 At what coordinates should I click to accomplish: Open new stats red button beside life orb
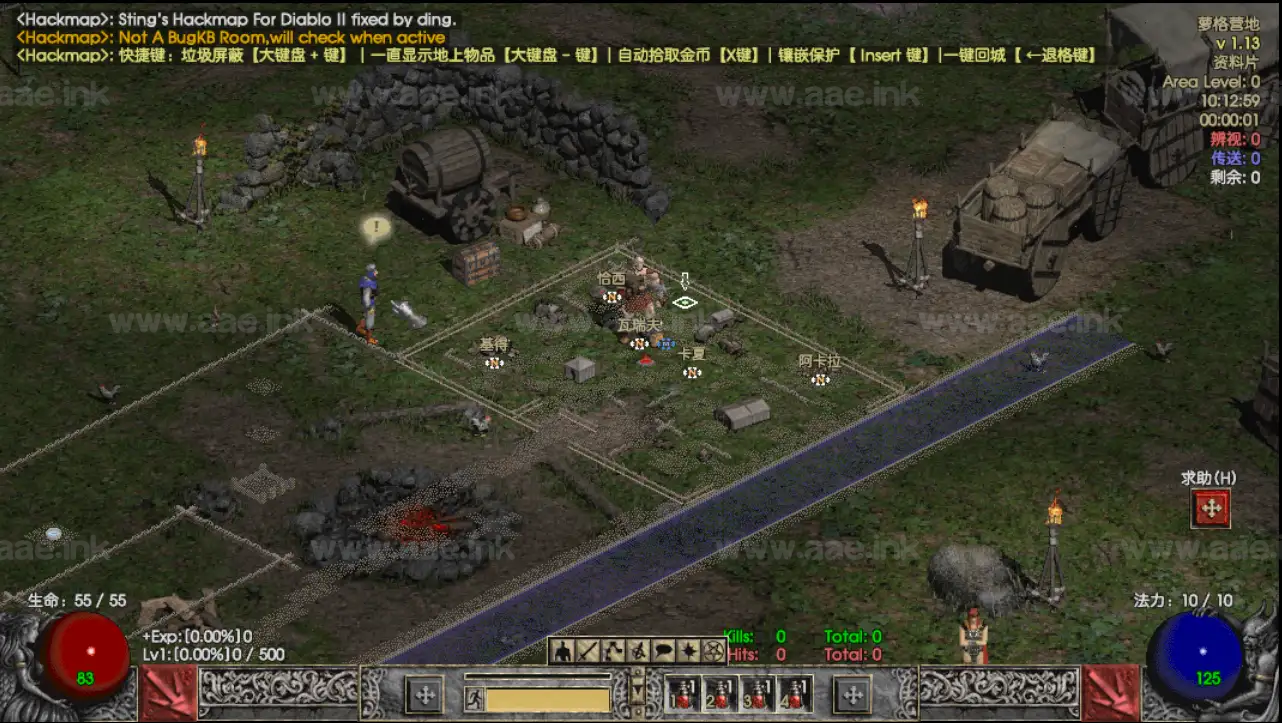(168, 692)
